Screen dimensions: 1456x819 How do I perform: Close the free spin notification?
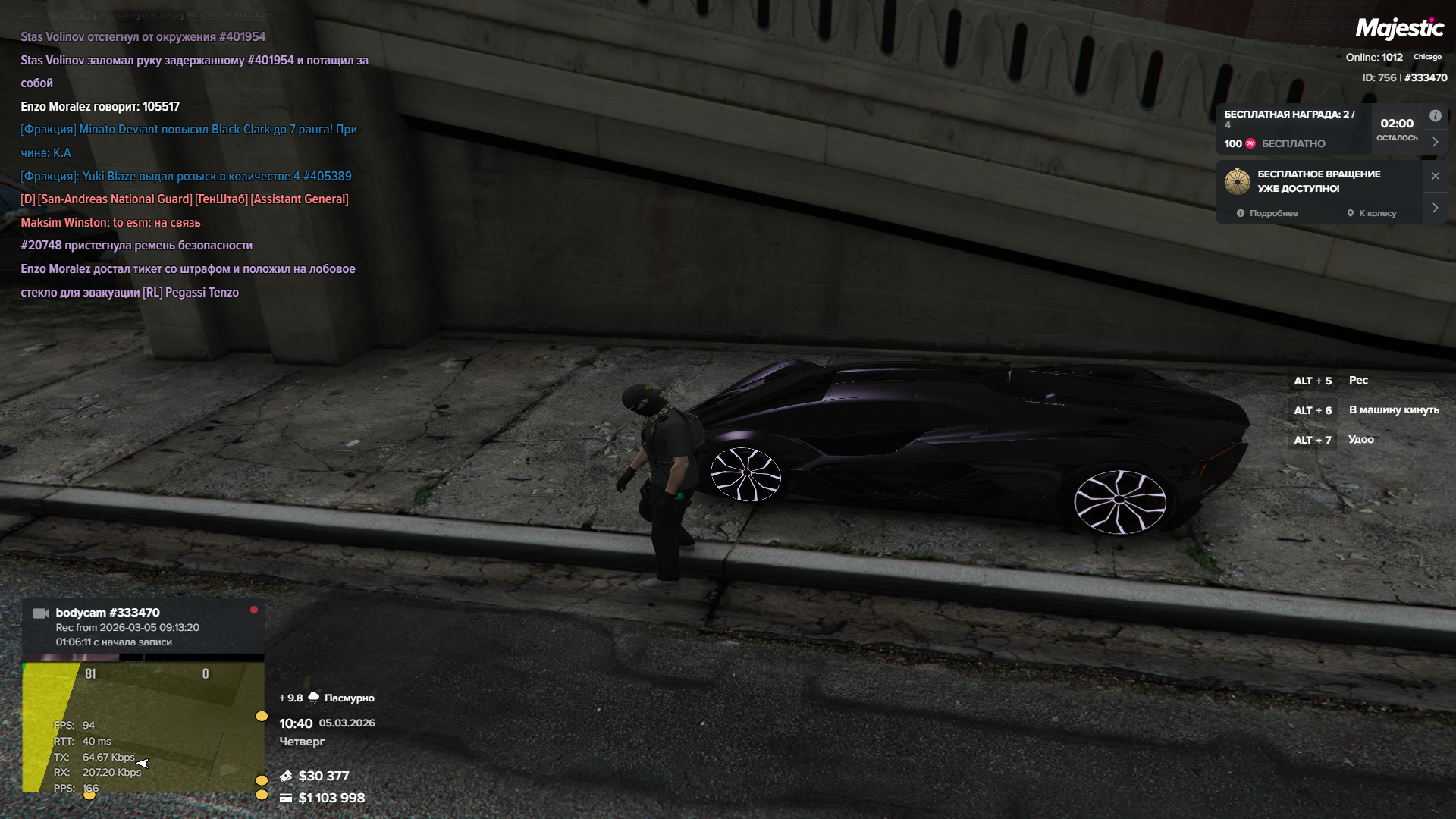(x=1435, y=176)
